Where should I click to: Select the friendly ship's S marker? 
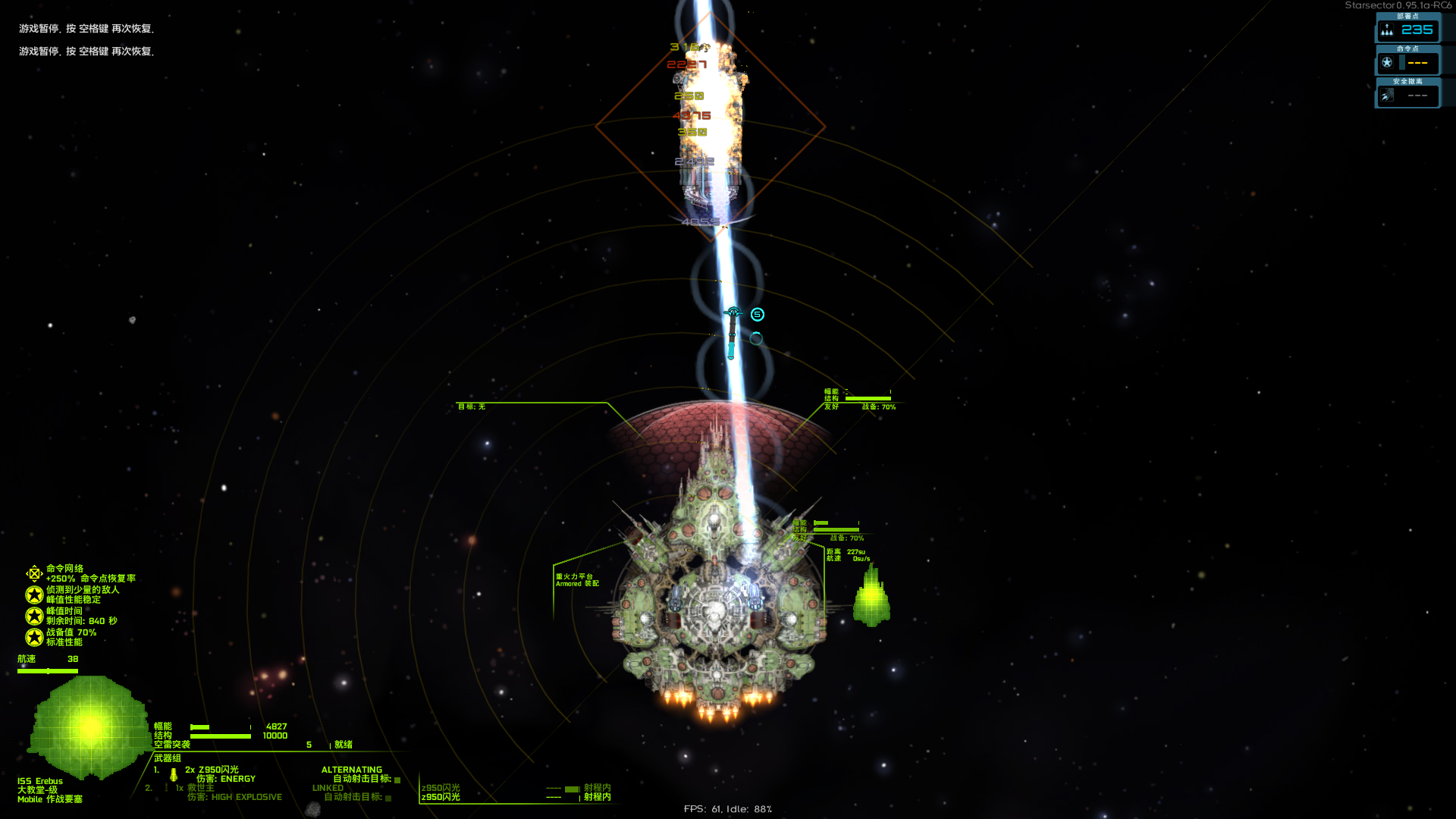click(x=757, y=315)
